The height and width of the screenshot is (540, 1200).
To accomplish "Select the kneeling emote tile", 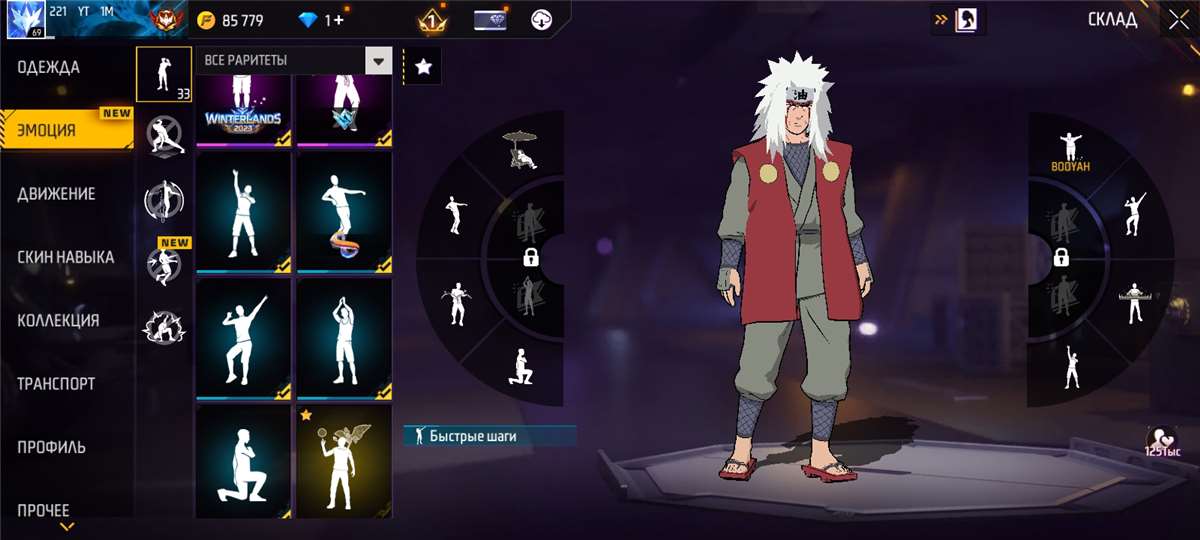I will [243, 462].
